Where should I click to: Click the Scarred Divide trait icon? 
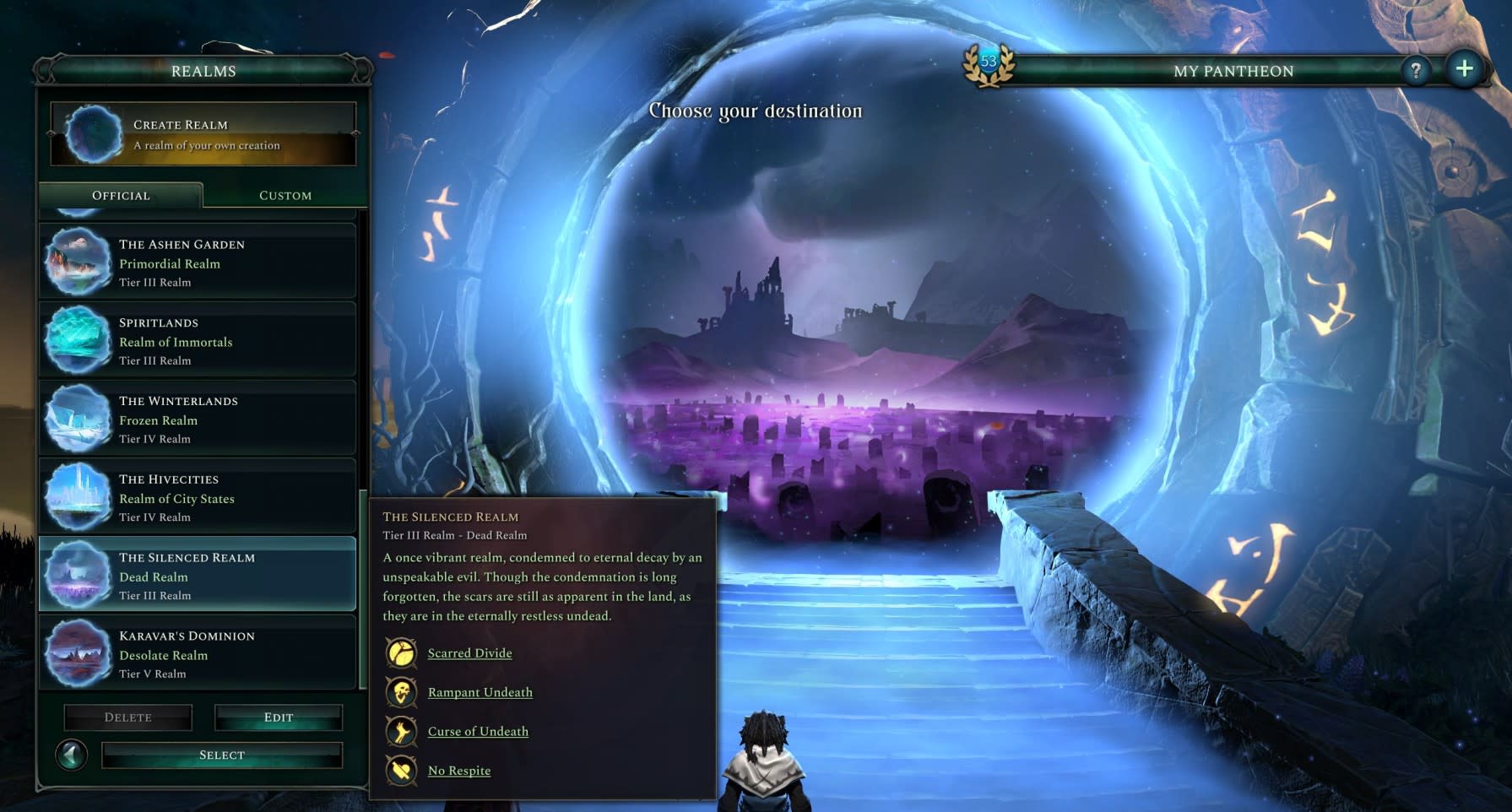pos(401,653)
